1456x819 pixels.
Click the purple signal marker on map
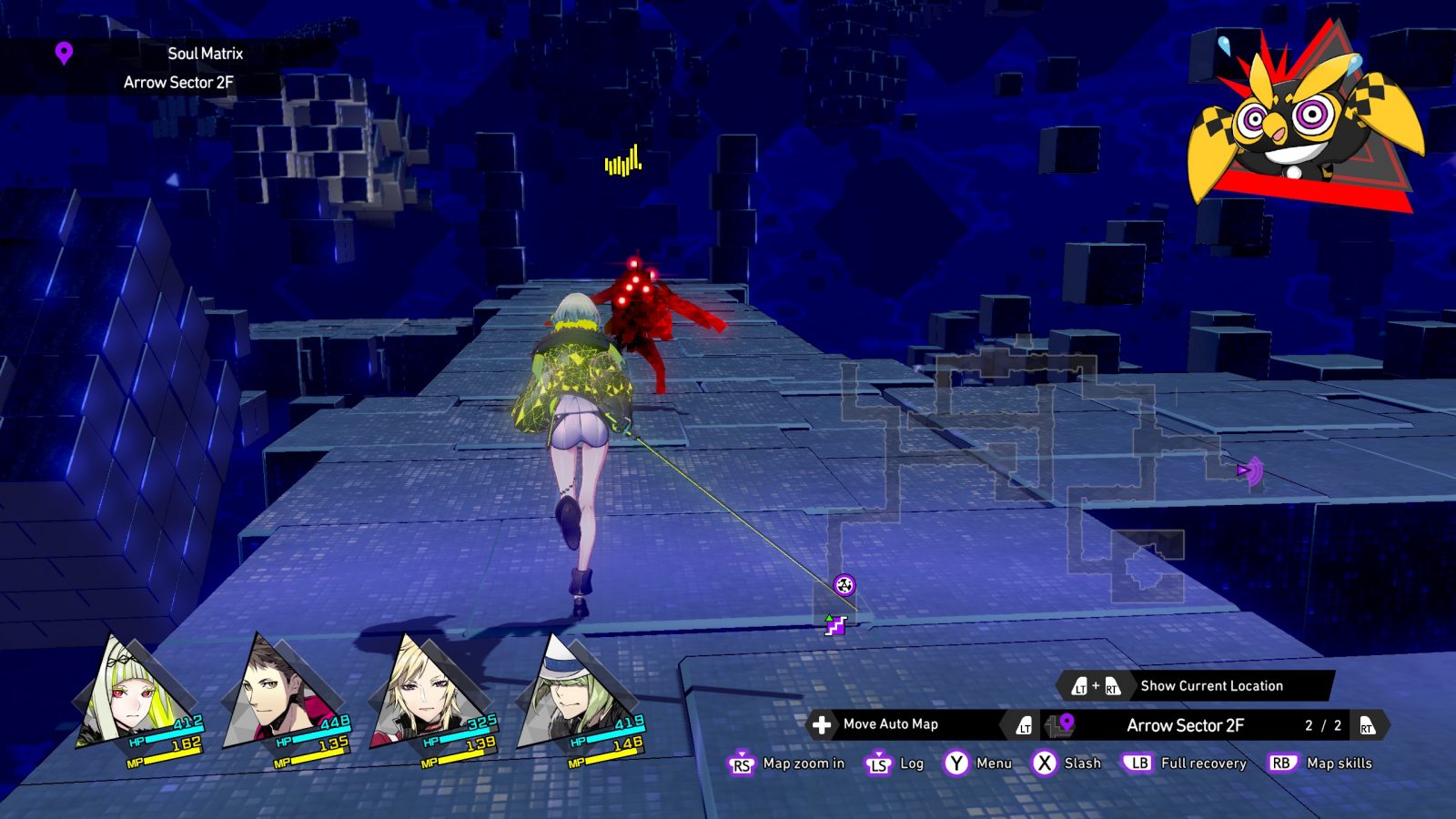click(1249, 470)
